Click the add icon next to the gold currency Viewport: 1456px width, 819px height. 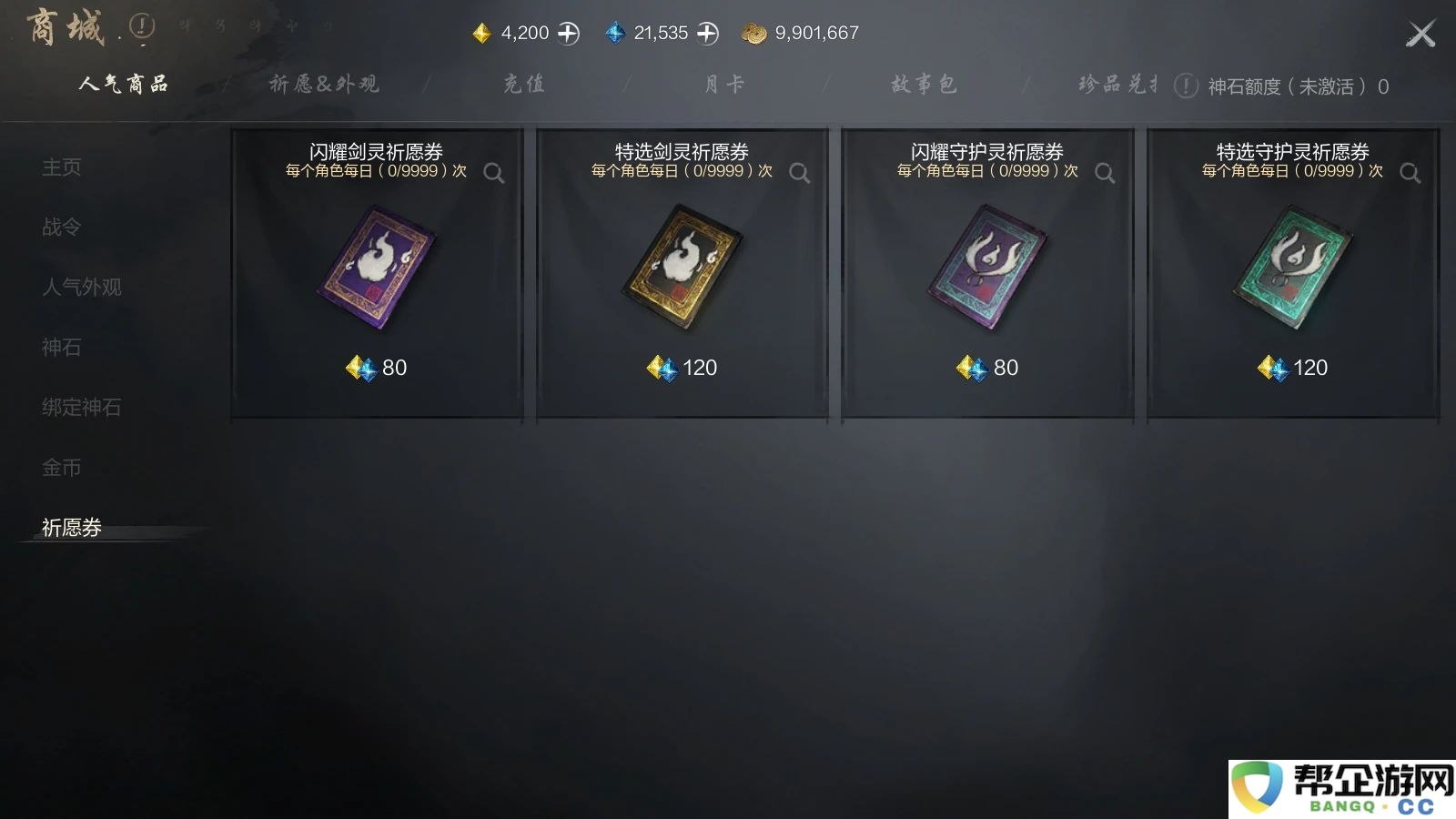coord(569,32)
